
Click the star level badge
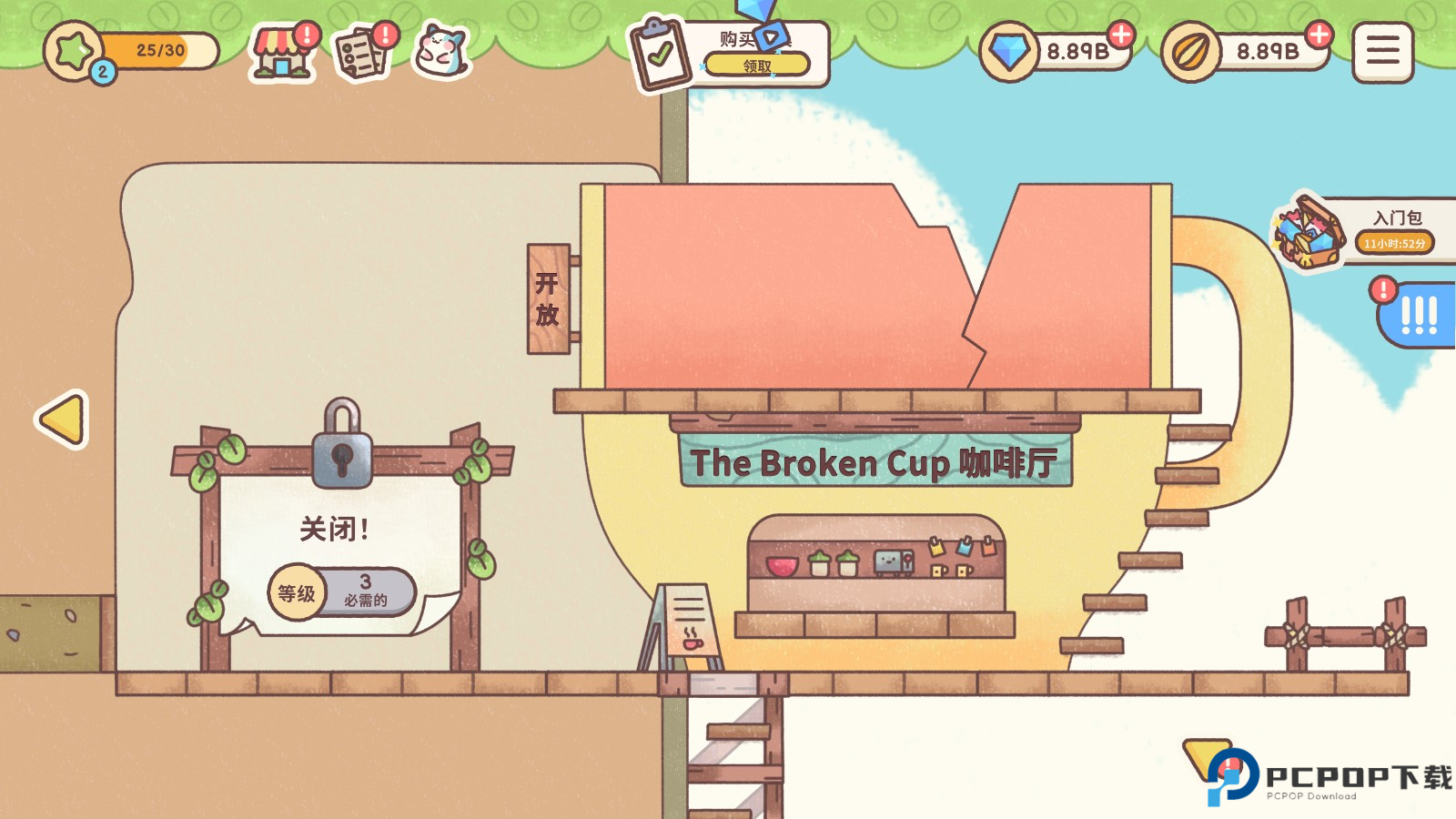(x=75, y=51)
